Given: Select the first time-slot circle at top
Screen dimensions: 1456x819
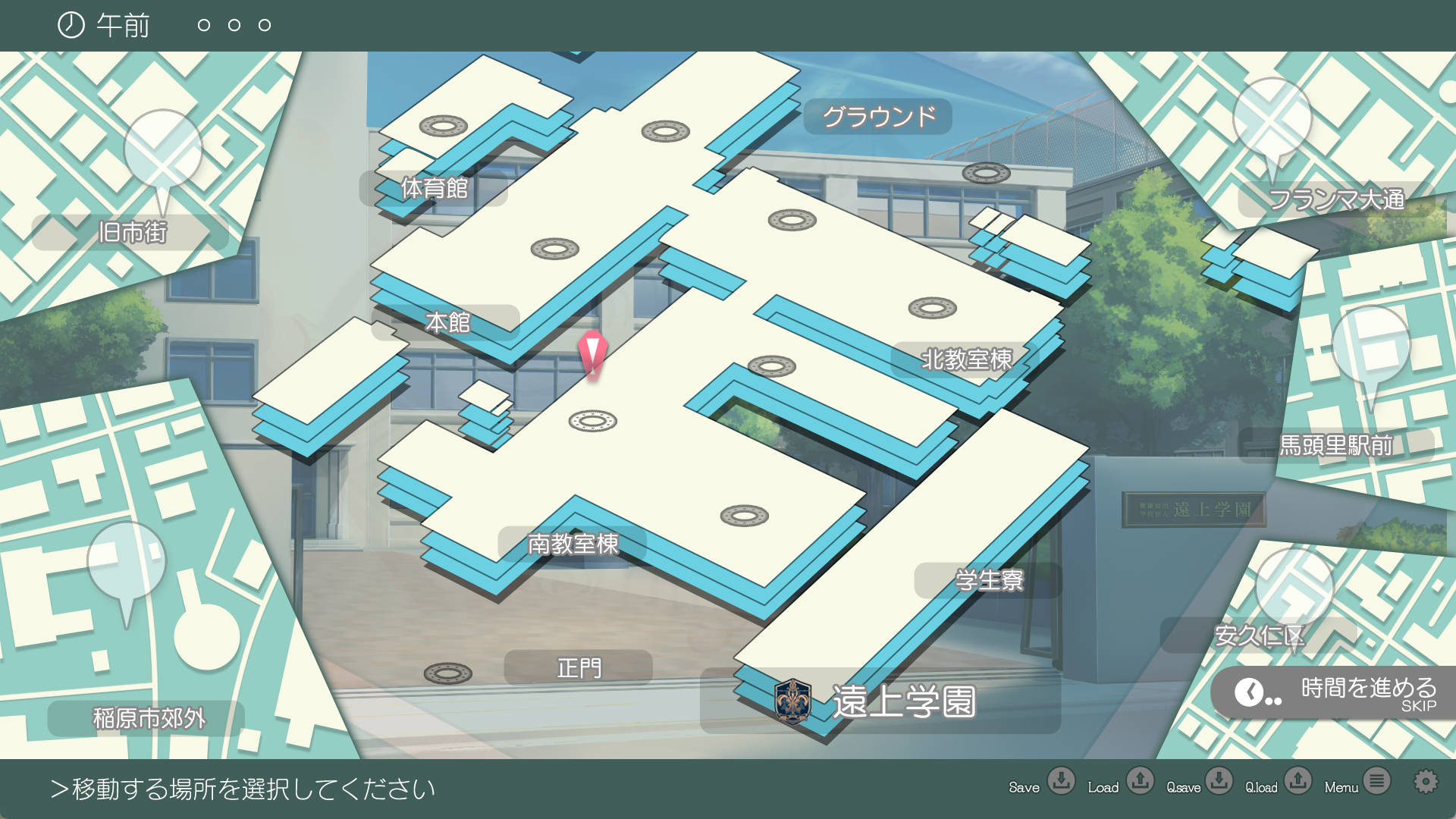Looking at the screenshot, I should [202, 25].
